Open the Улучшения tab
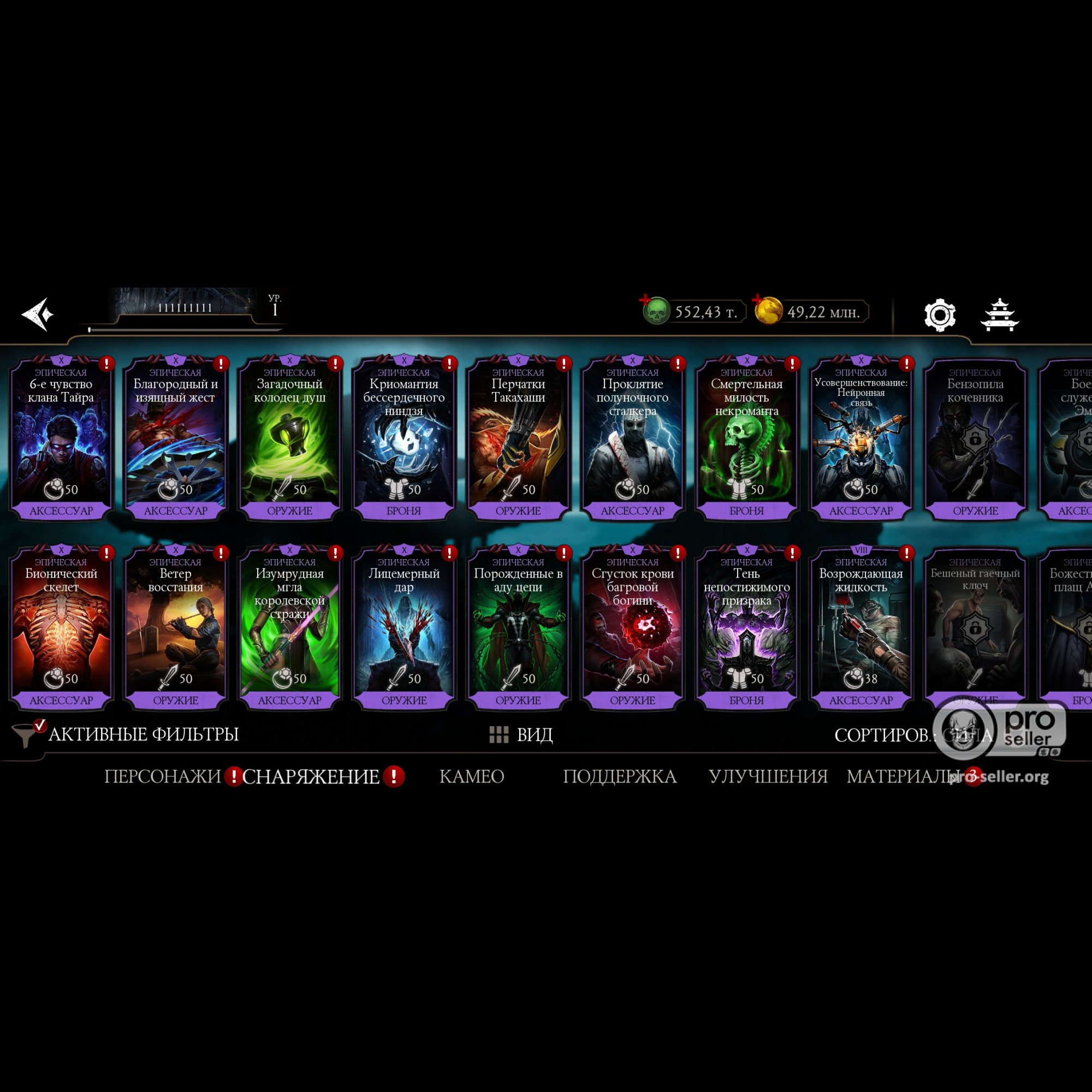1092x1092 pixels. click(768, 776)
